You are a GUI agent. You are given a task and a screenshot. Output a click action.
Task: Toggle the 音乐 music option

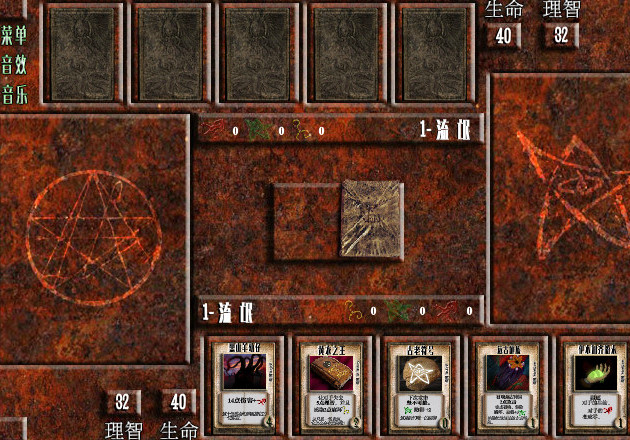tap(14, 96)
